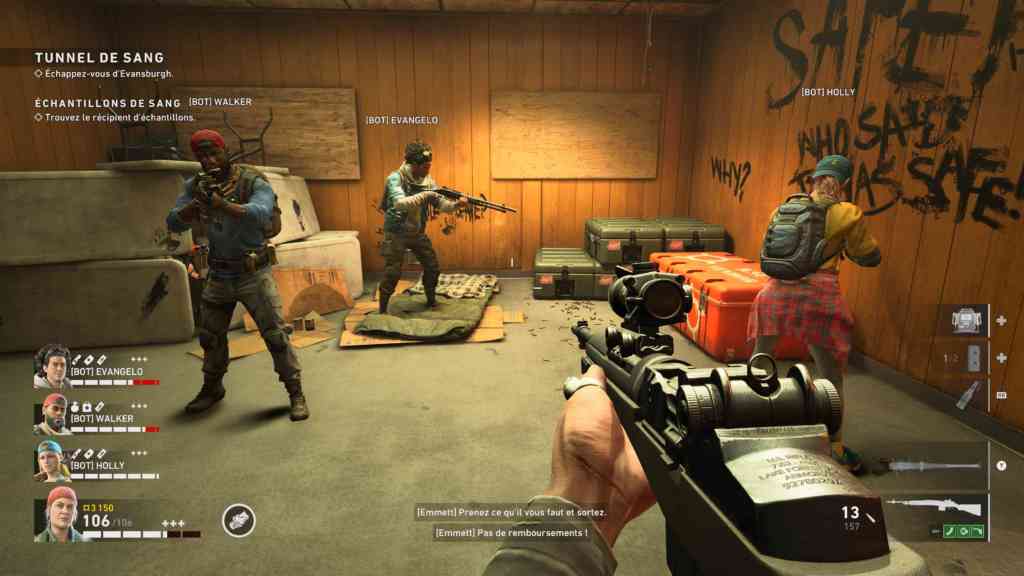Click your own character portrait
Viewport: 1024px width, 576px height.
tap(60, 515)
